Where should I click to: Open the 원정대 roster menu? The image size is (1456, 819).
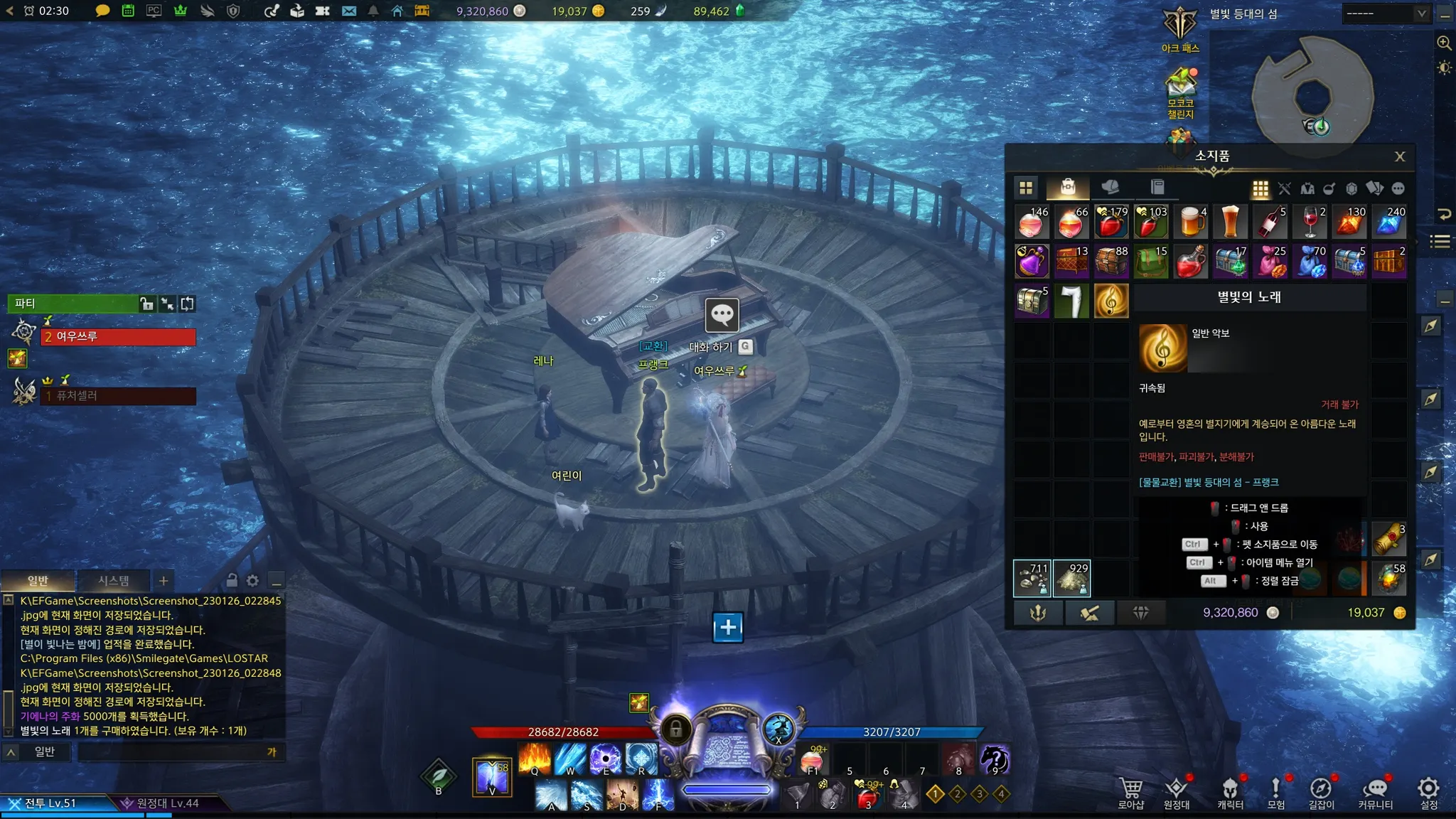[1177, 792]
